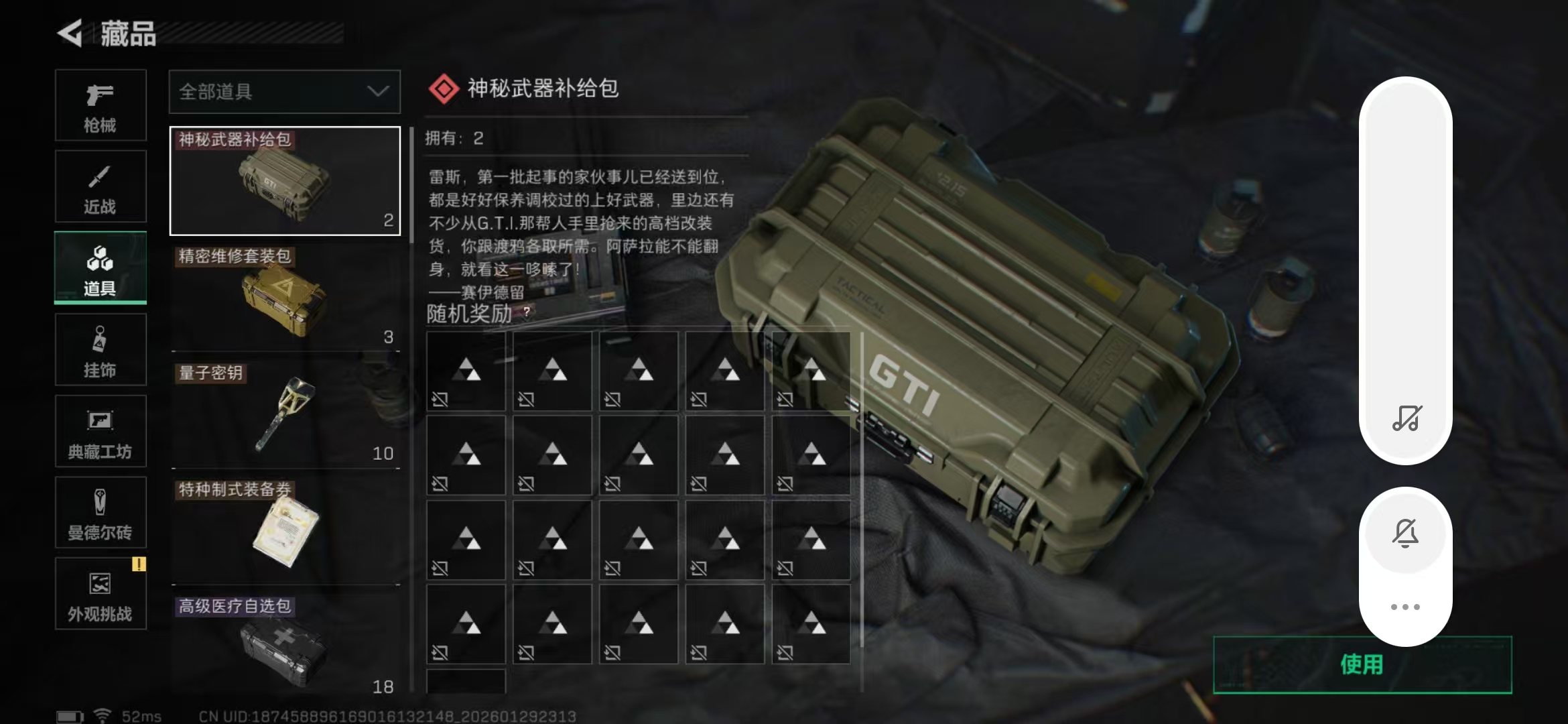Silence notifications via the bell icon

tap(1405, 532)
